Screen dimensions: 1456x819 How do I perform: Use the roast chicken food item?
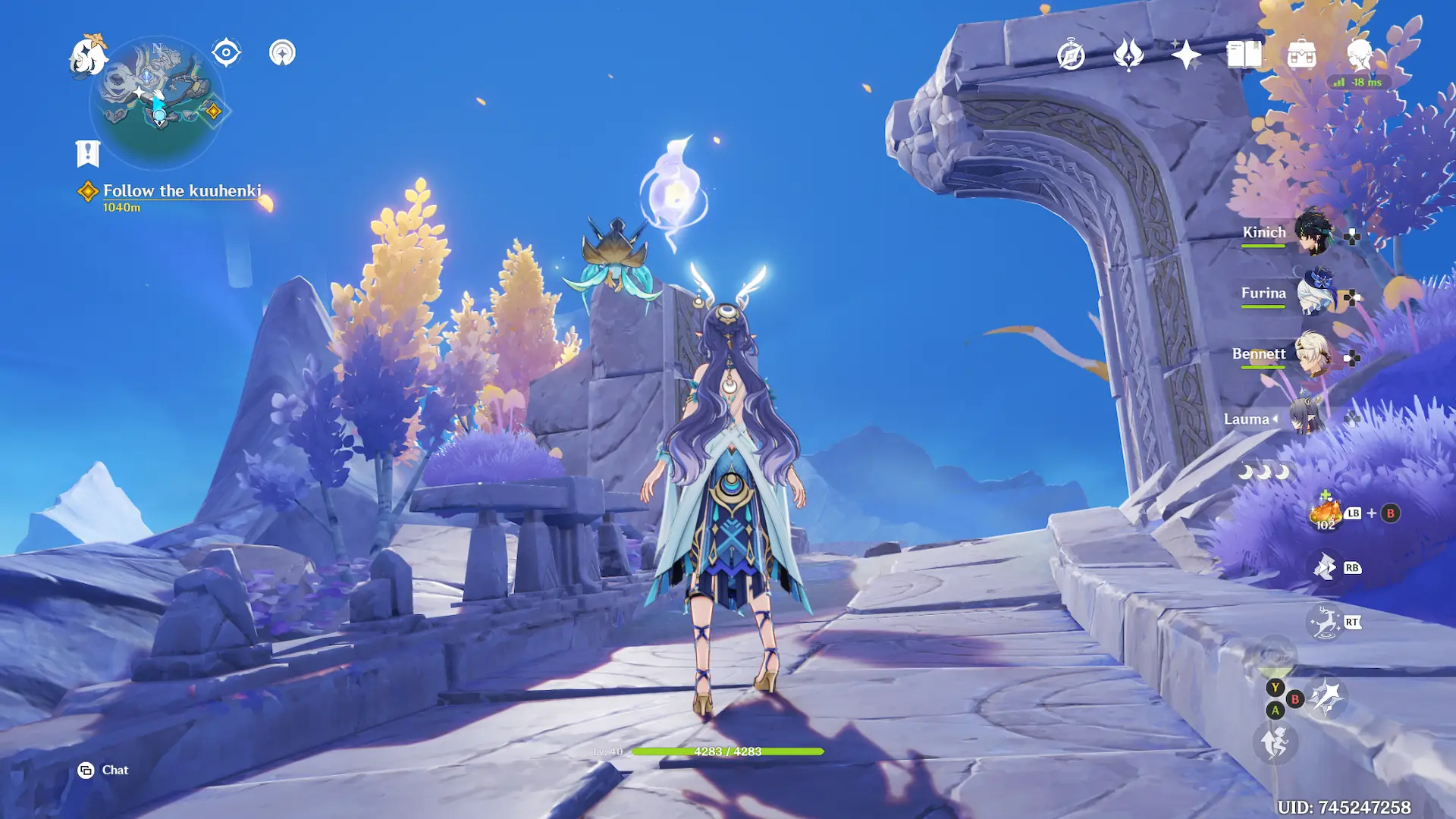pos(1326,513)
